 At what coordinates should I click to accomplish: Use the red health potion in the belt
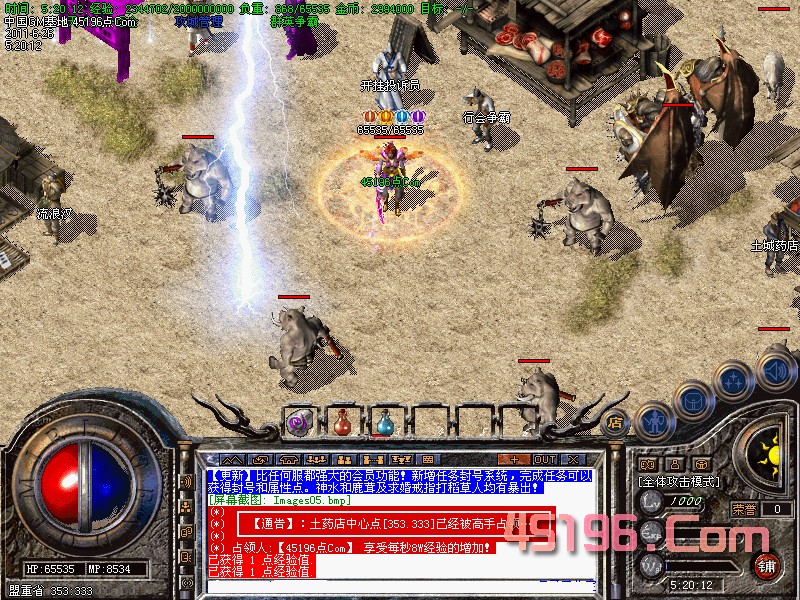coord(343,422)
